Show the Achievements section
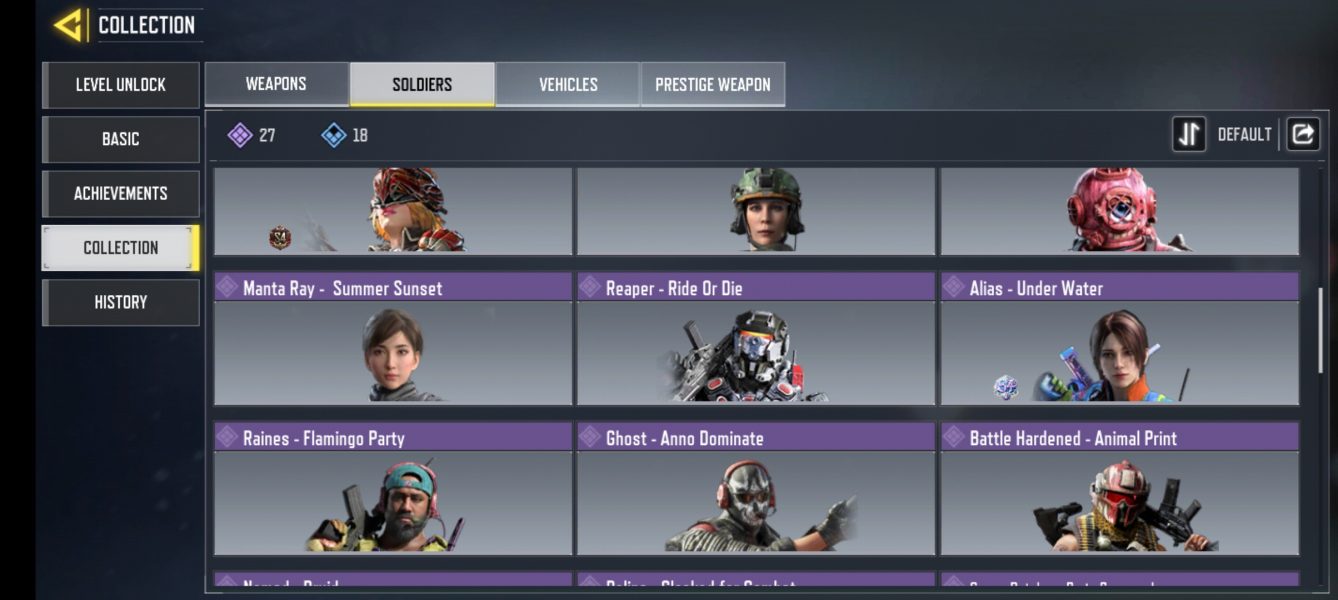The height and width of the screenshot is (600, 1338). point(121,193)
